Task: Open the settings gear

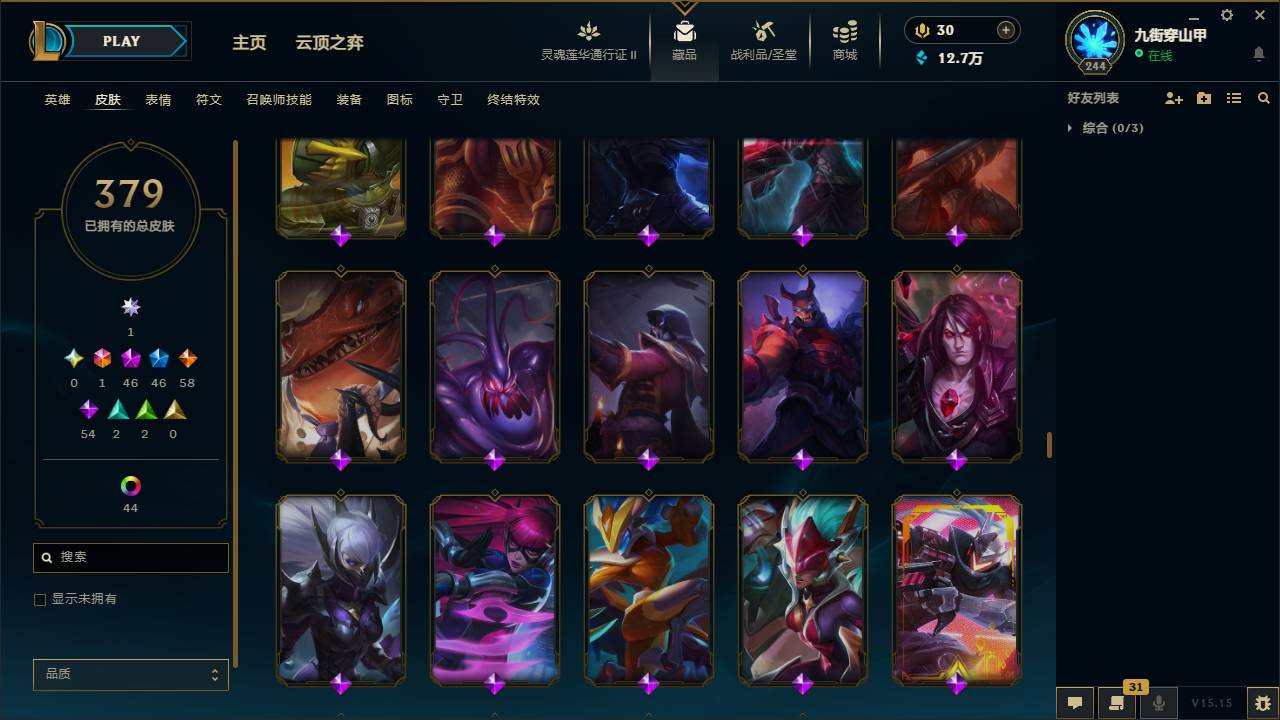Action: [x=1226, y=14]
